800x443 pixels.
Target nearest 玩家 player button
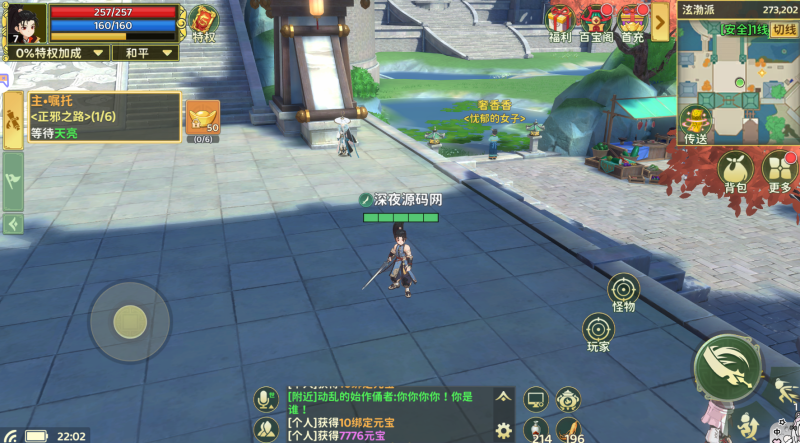point(599,330)
